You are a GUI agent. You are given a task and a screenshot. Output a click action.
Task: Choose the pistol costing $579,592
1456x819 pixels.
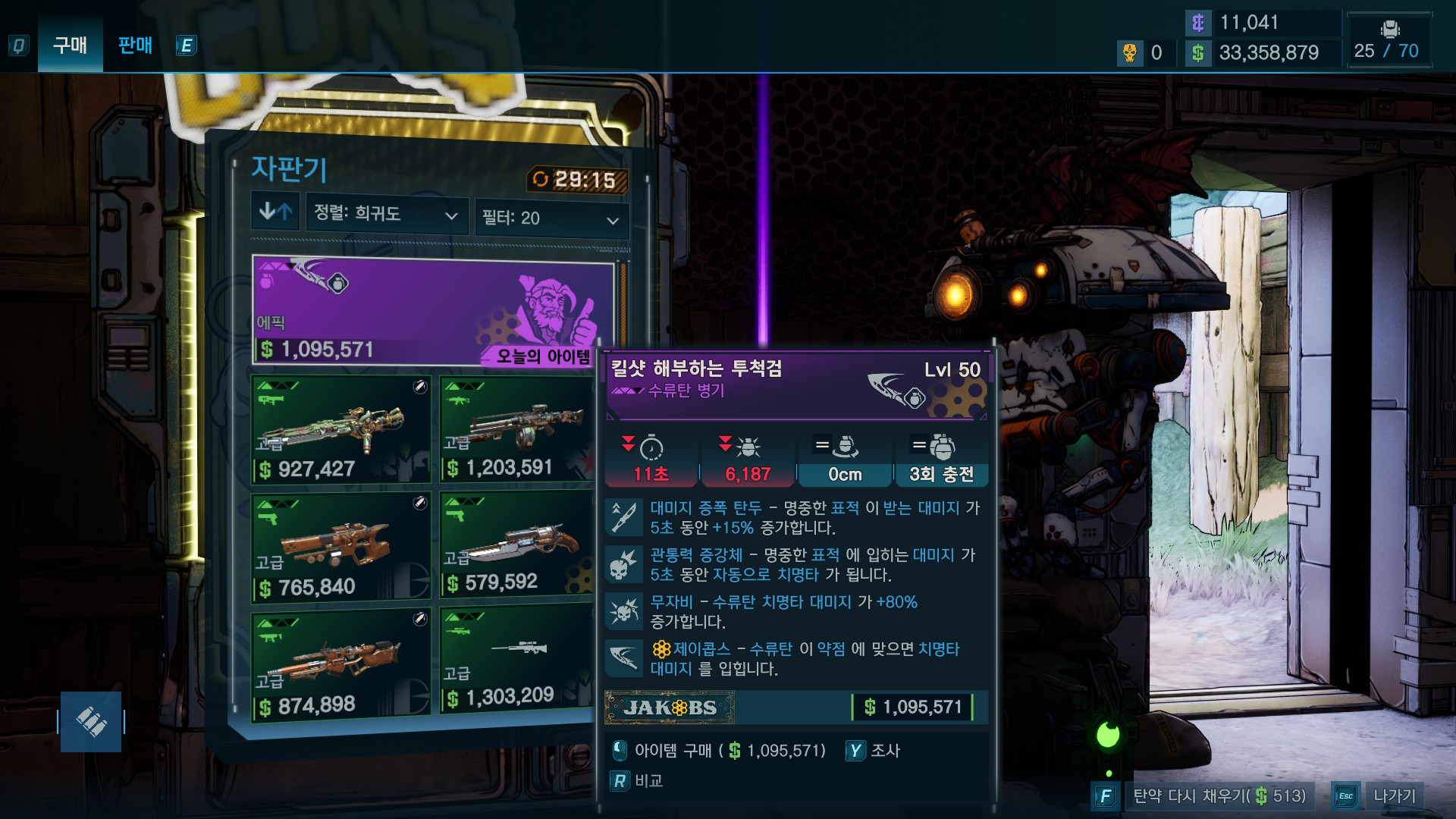[517, 544]
